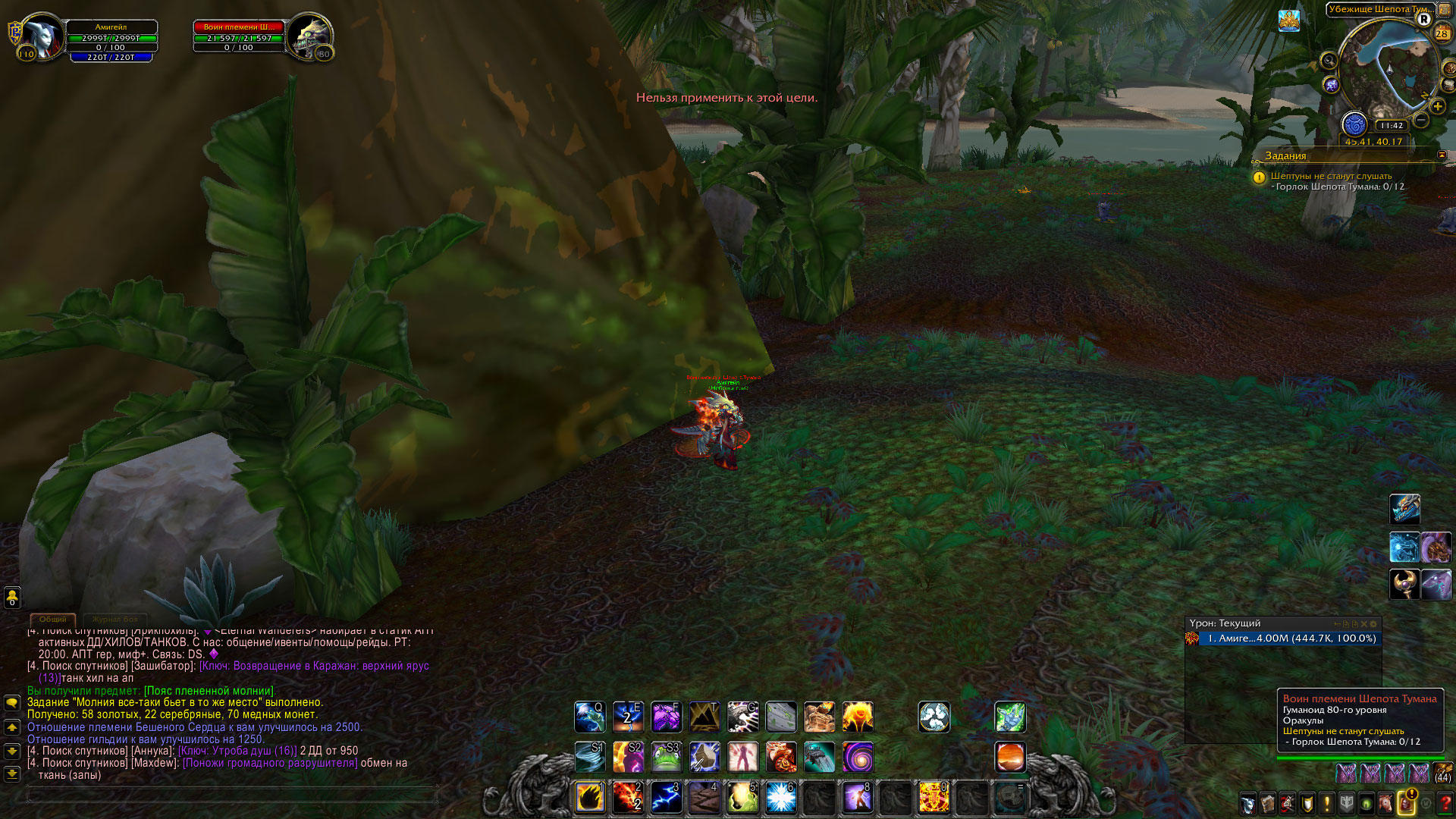Screen dimensions: 1456x819
Task: Switch to the Общий chat tab
Action: click(x=53, y=620)
